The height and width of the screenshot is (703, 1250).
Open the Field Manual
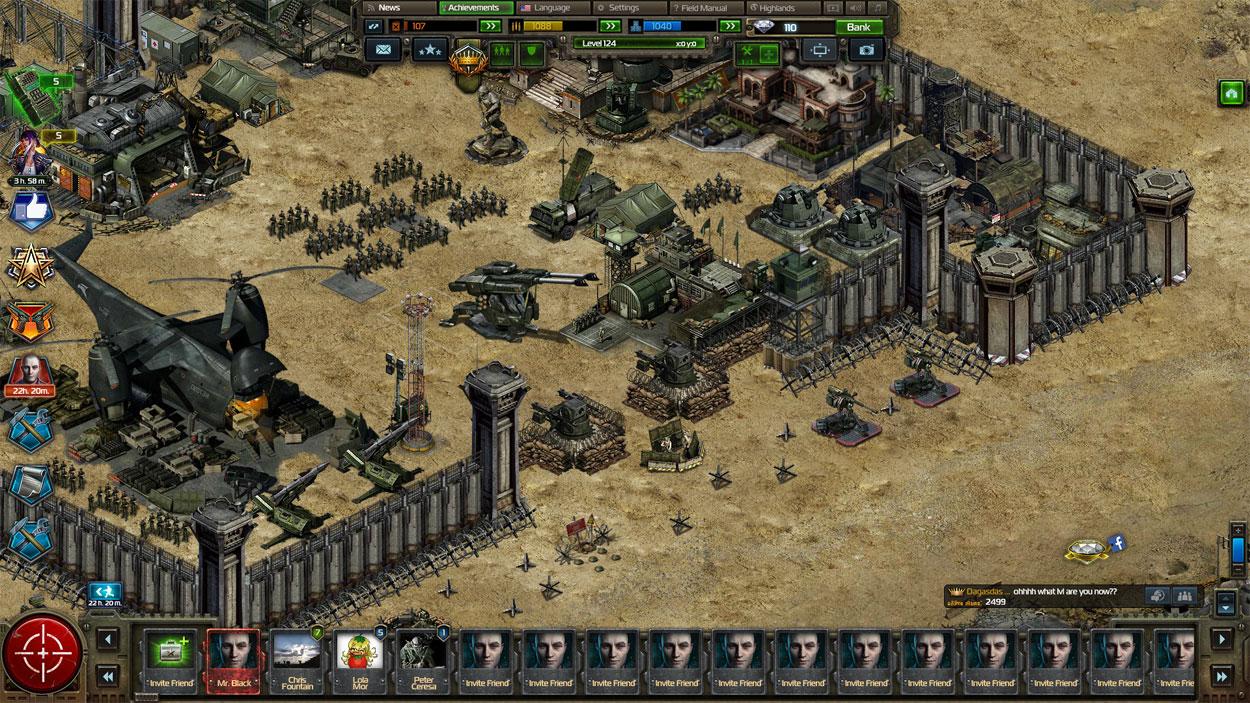pyautogui.click(x=704, y=8)
